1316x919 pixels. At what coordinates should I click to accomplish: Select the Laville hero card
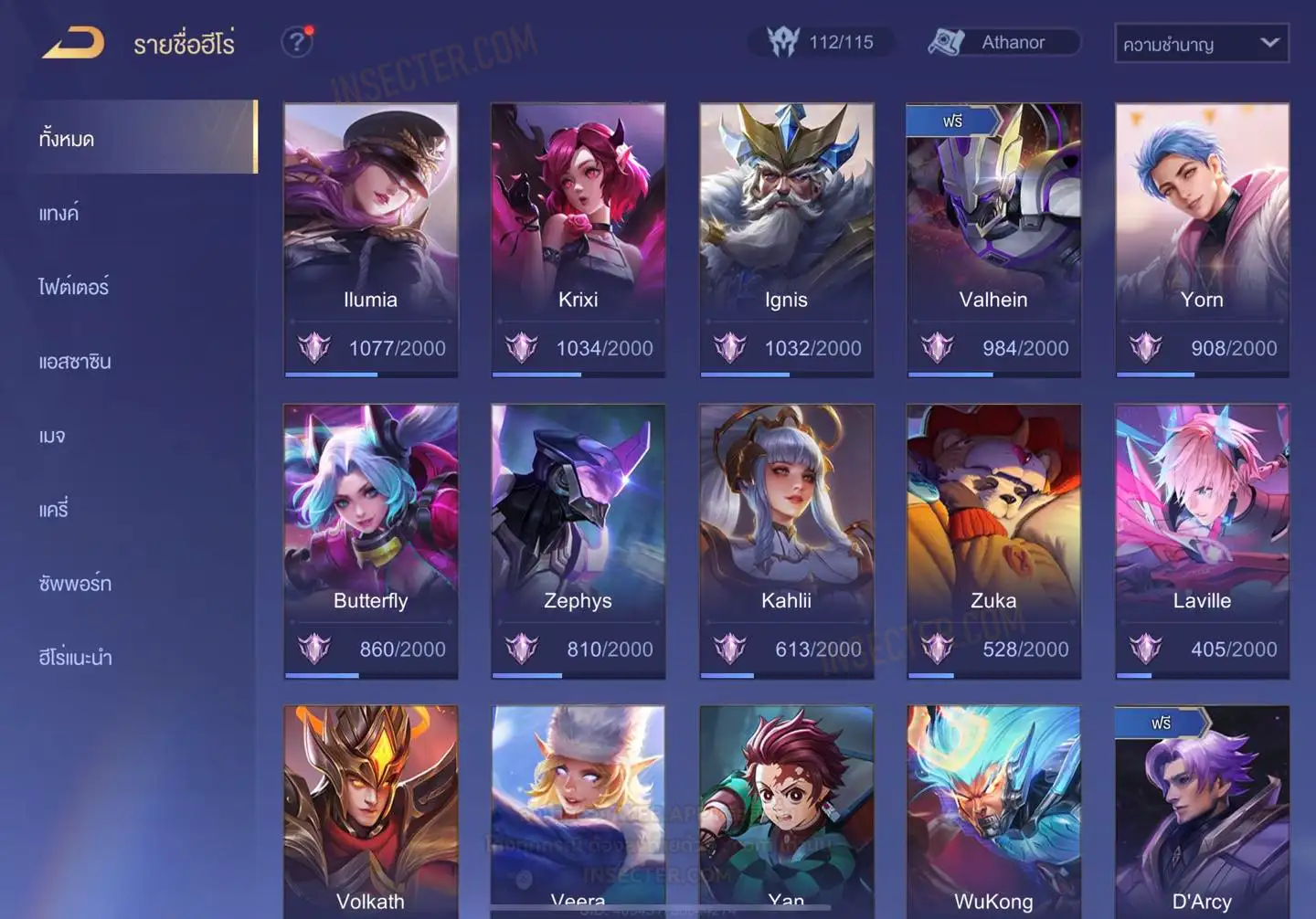1202,540
